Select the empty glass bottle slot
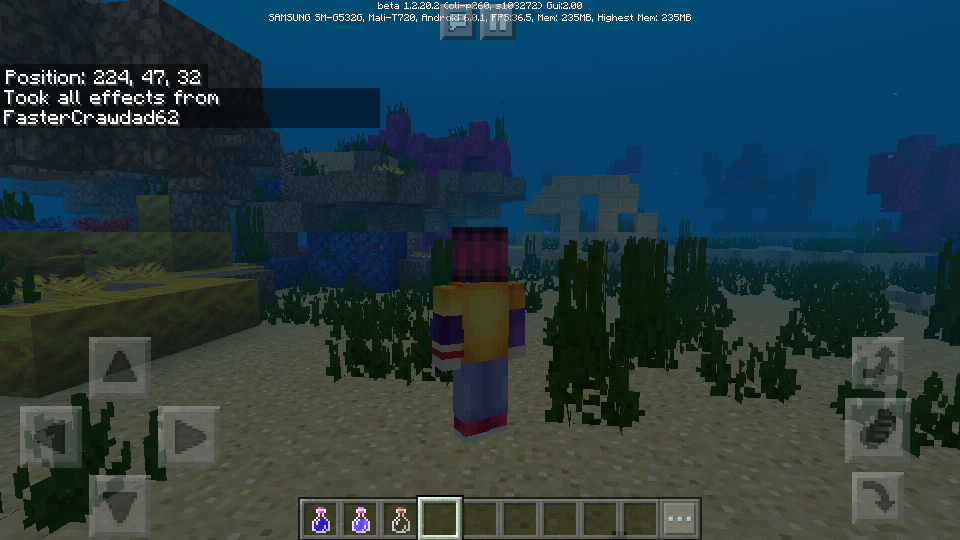Viewport: 960px width, 540px height. click(401, 519)
